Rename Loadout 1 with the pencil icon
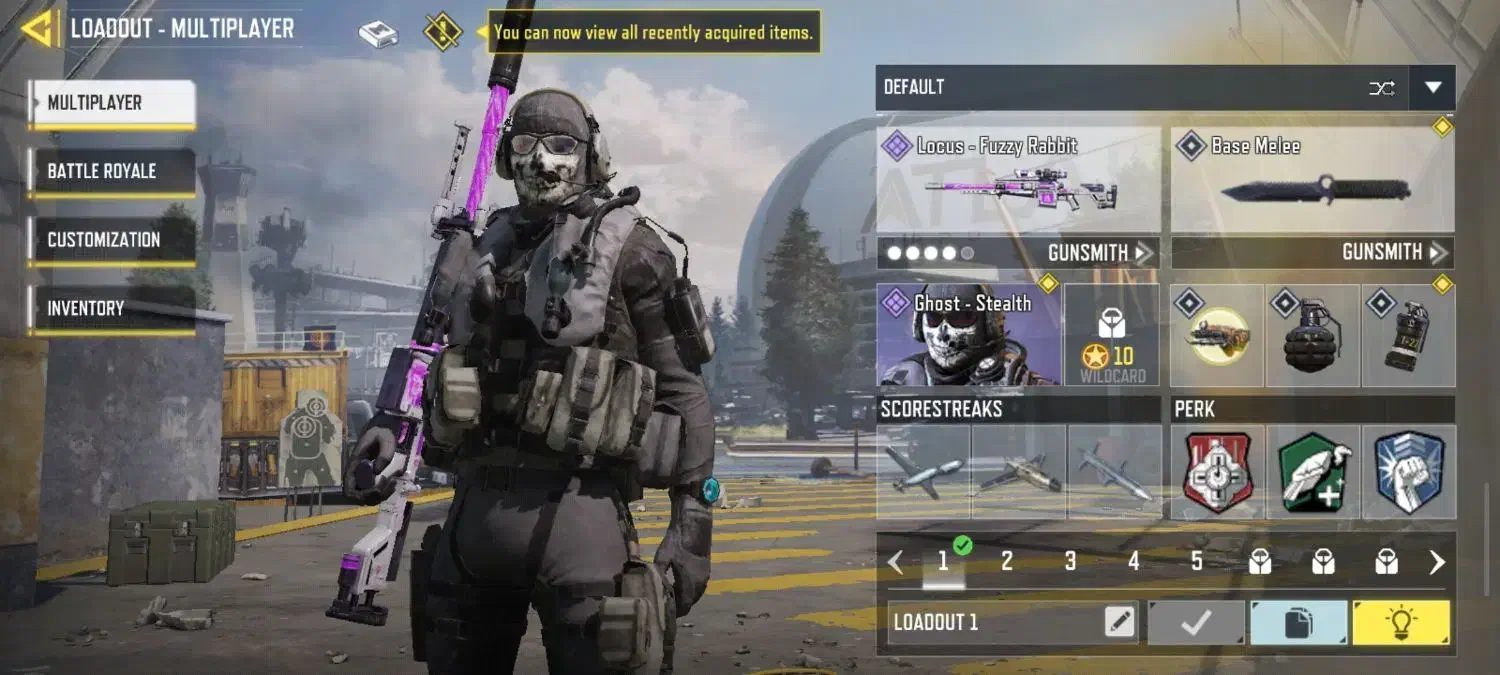1500x675 pixels. click(1120, 623)
